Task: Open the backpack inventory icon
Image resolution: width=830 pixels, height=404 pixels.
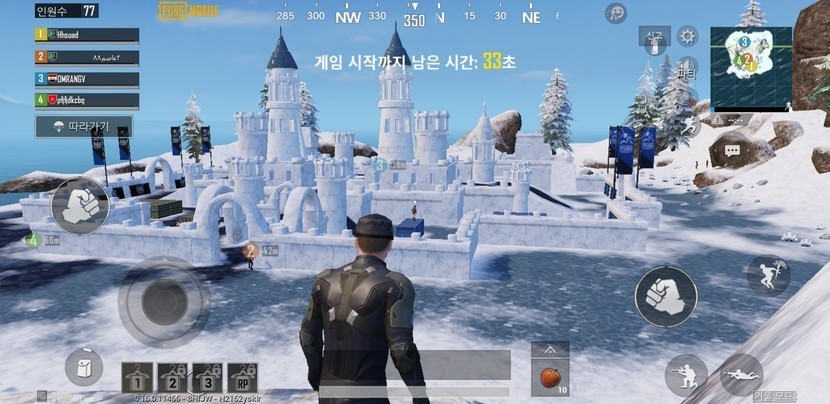Action: [84, 366]
